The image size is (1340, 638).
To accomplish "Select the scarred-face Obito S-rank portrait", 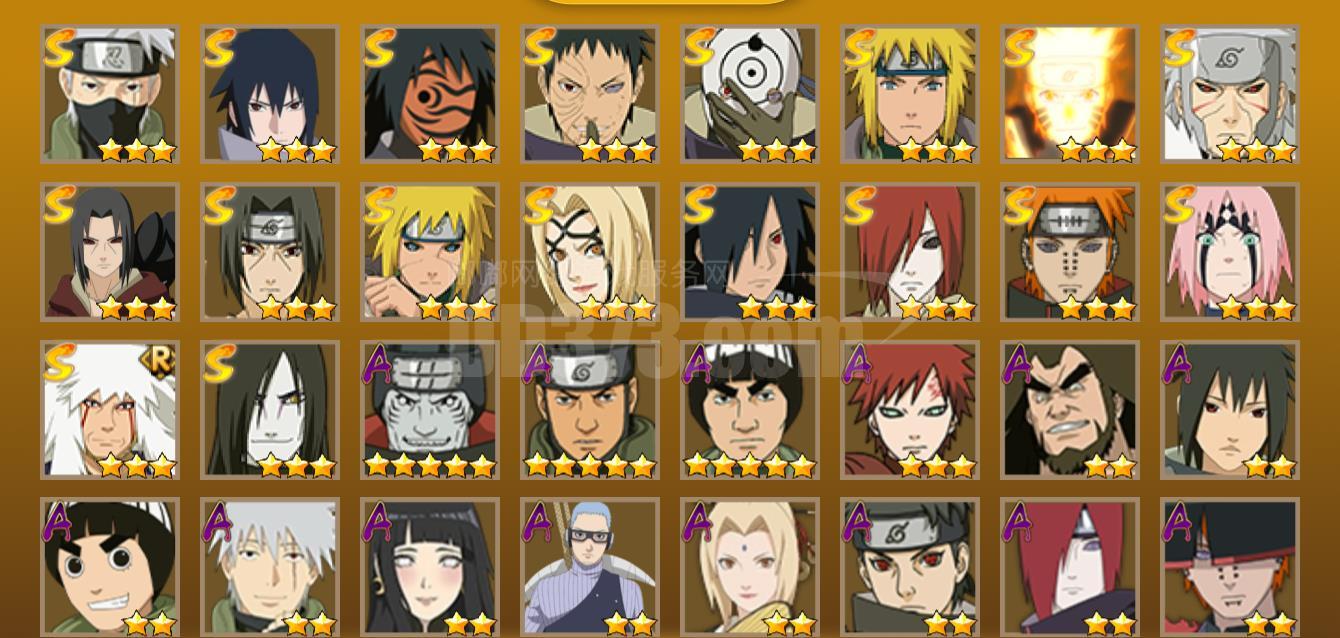I will [589, 94].
